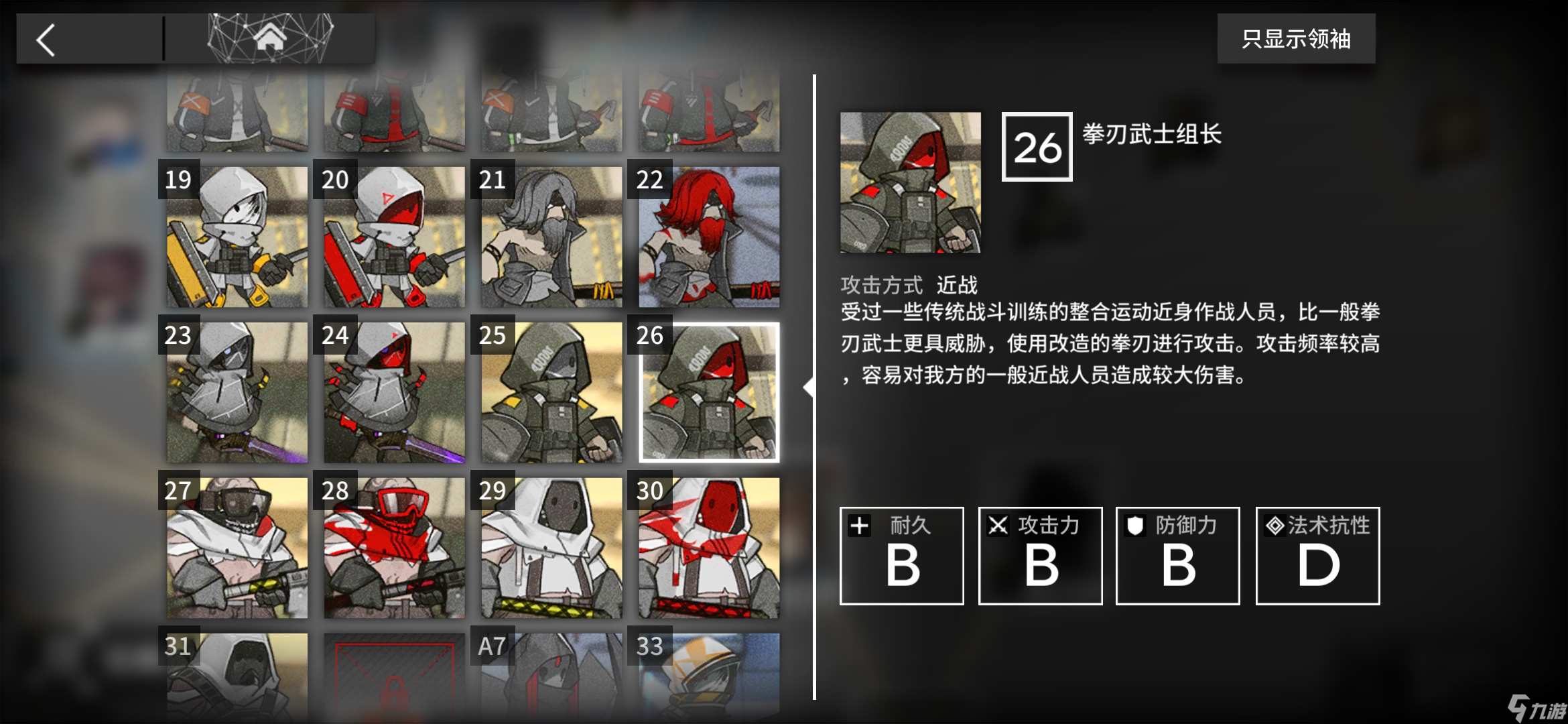Click the 防御力 shield defense icon
This screenshot has height=724, width=1568.
click(1135, 526)
